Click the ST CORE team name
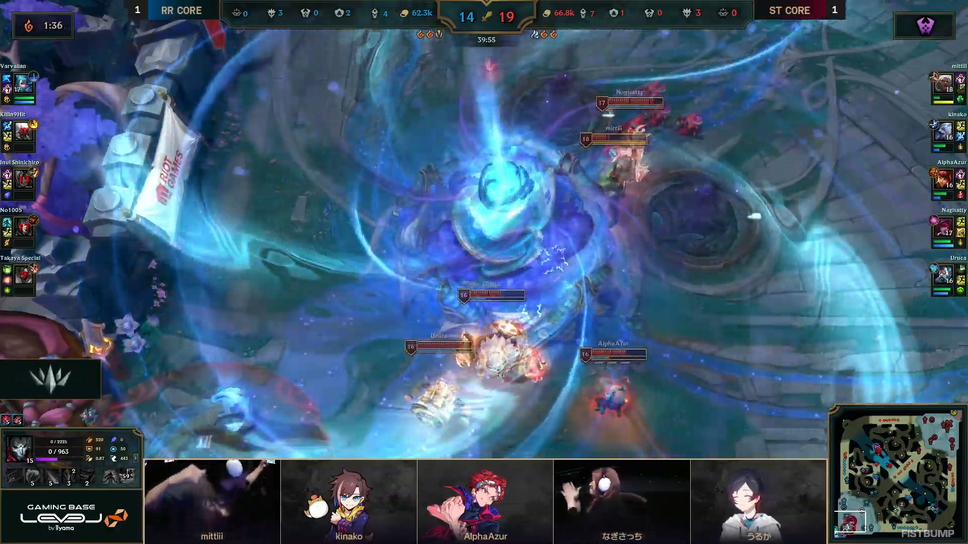968x544 pixels. click(789, 11)
